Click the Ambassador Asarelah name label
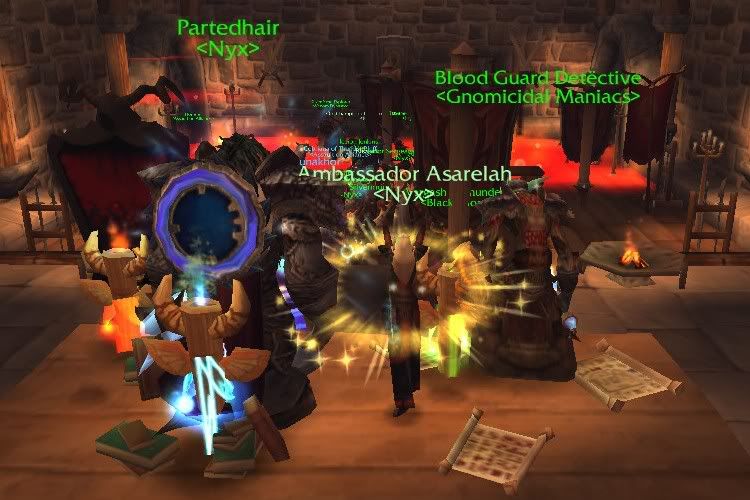 coord(405,173)
